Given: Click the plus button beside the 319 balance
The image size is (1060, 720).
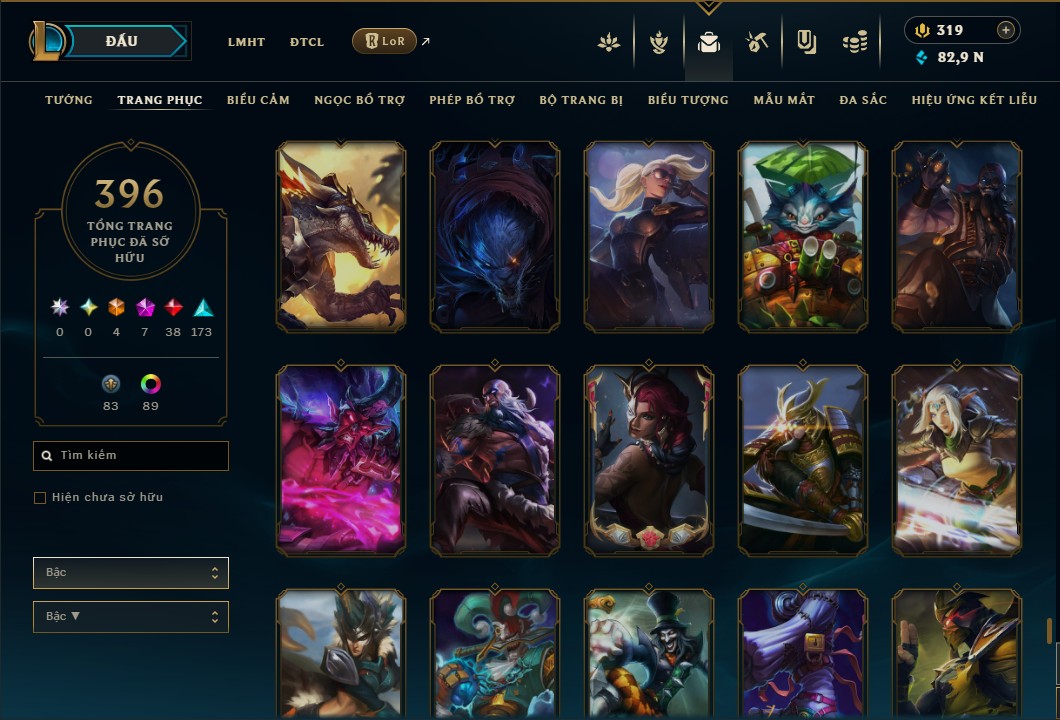Looking at the screenshot, I should pyautogui.click(x=1006, y=30).
